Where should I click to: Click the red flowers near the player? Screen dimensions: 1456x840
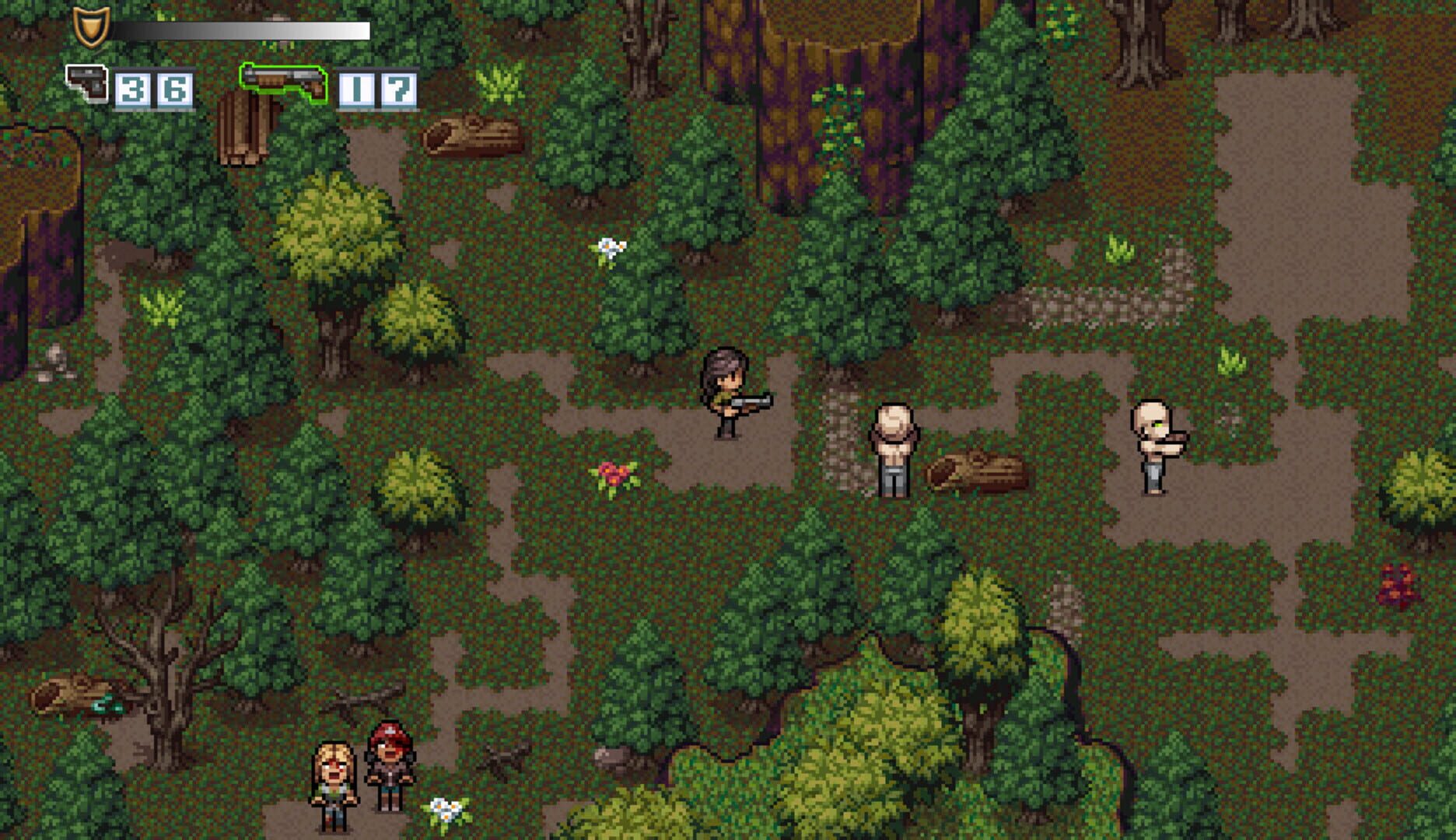614,474
